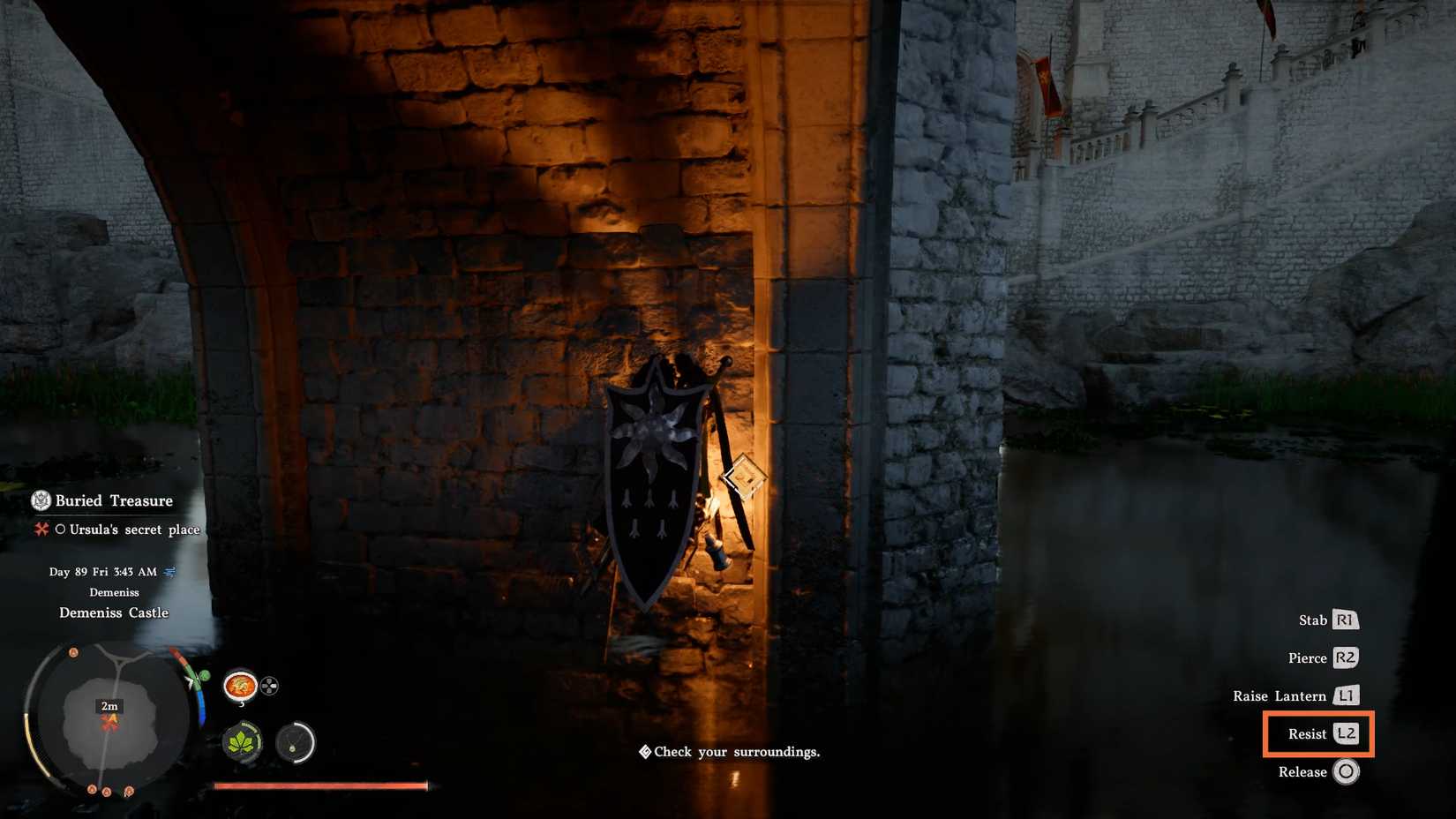Viewport: 1456px width, 819px height.
Task: Click the lantern necklace indicator icon
Action: coord(295,744)
